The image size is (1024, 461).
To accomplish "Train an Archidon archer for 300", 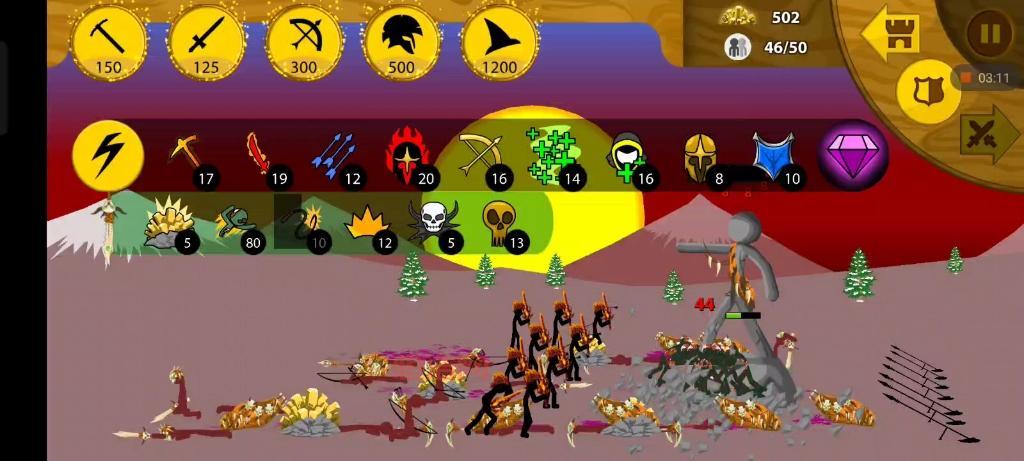I will [304, 42].
